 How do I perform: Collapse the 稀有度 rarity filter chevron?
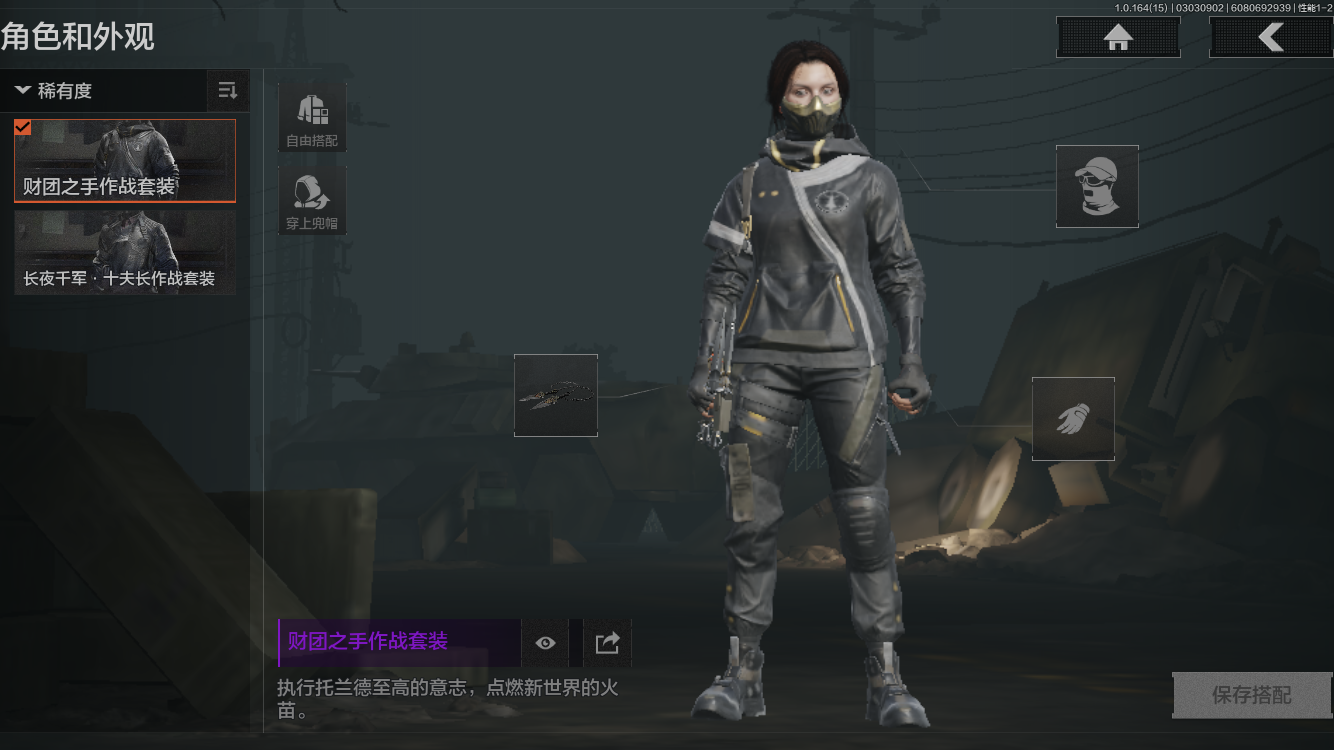pyautogui.click(x=24, y=90)
